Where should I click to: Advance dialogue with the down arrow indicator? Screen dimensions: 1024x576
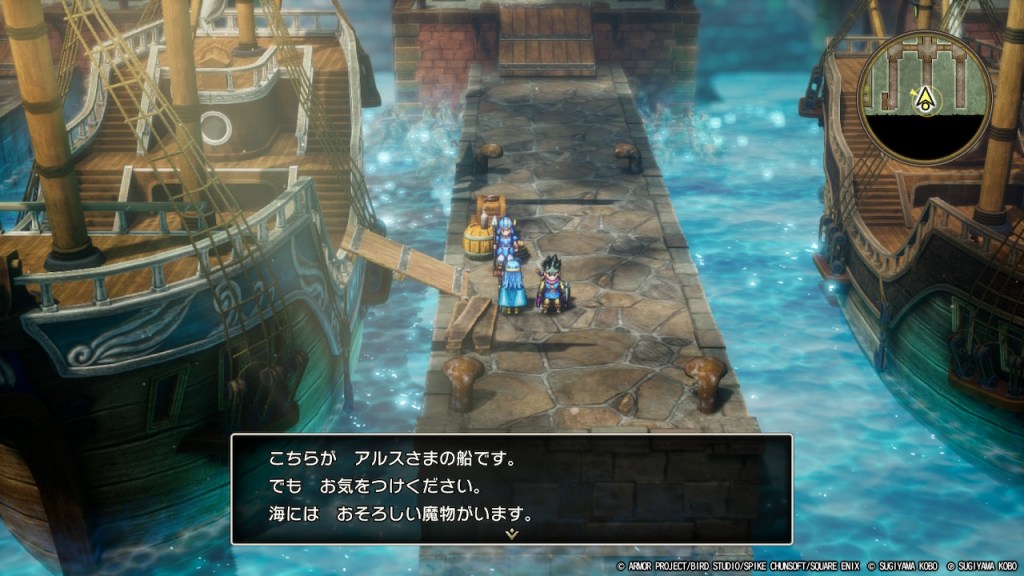click(511, 534)
